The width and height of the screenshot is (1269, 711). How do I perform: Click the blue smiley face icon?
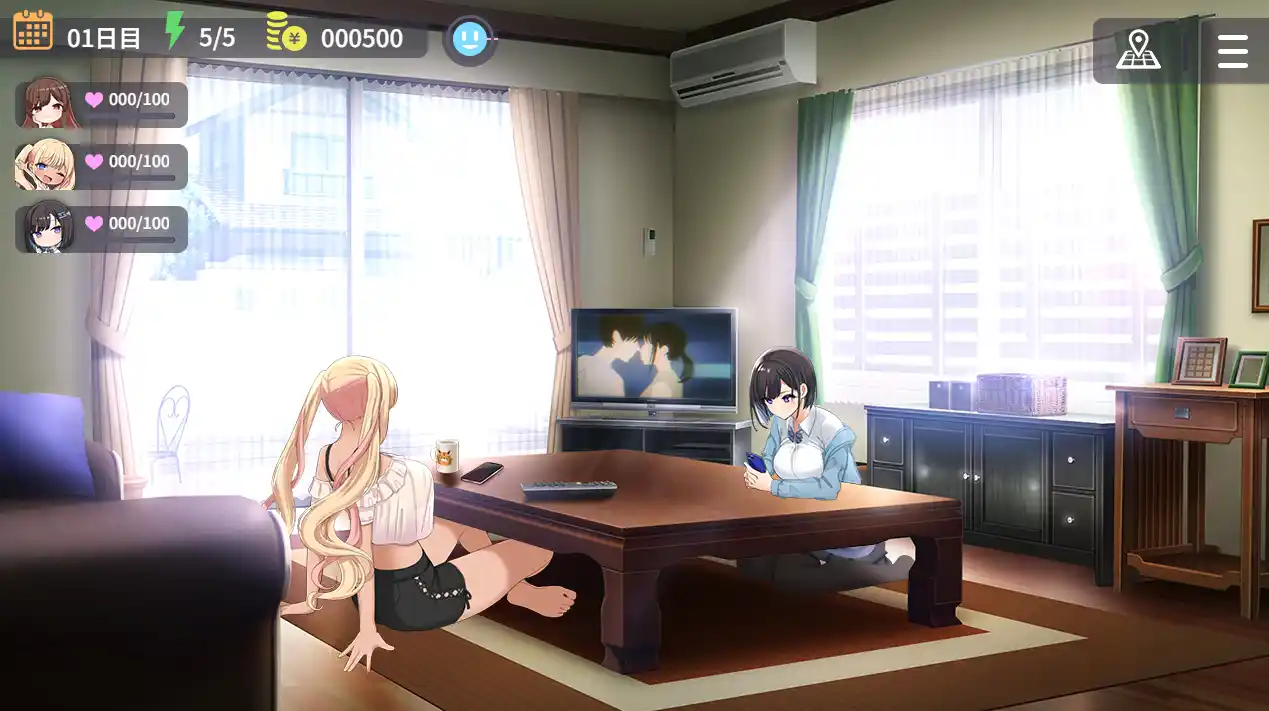point(469,40)
